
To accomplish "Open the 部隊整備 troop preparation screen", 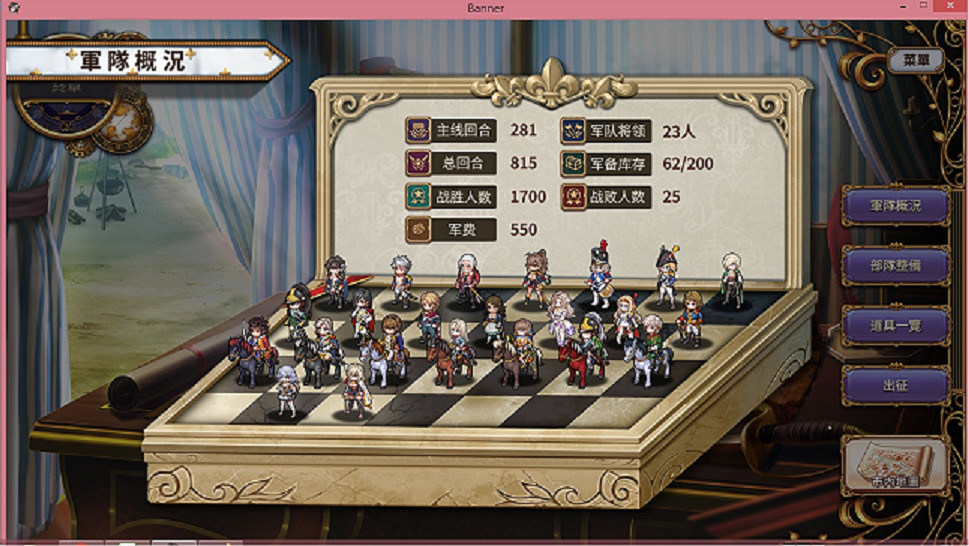I will (895, 266).
